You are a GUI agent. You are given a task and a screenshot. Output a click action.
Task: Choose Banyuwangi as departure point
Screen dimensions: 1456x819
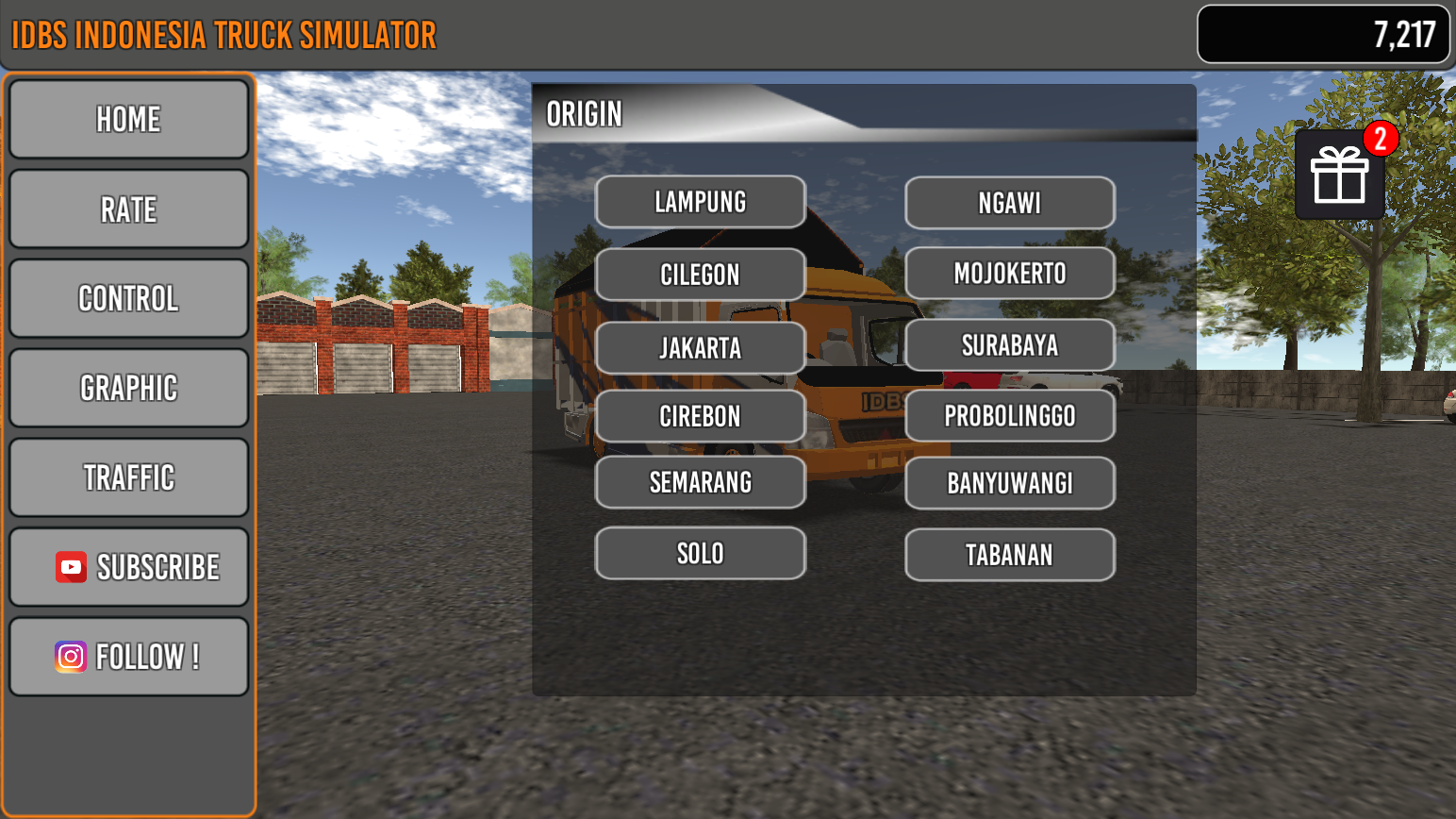pyautogui.click(x=1009, y=483)
